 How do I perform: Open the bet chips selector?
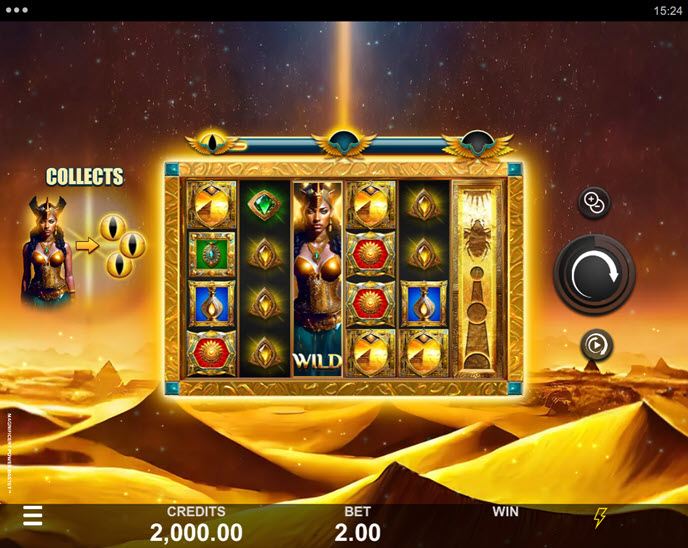594,203
